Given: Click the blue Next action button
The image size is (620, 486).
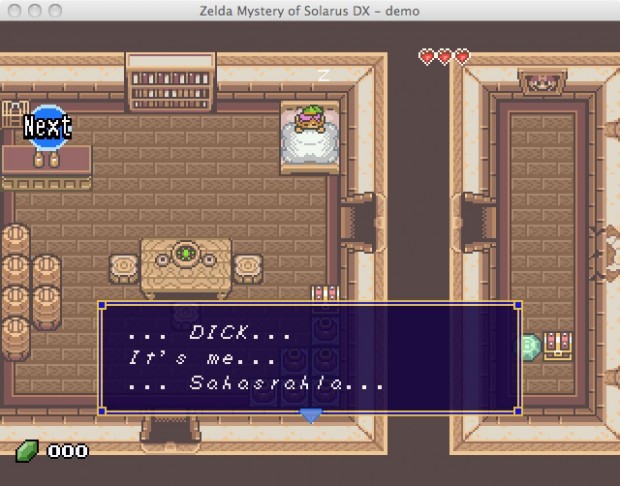Looking at the screenshot, I should [47, 126].
